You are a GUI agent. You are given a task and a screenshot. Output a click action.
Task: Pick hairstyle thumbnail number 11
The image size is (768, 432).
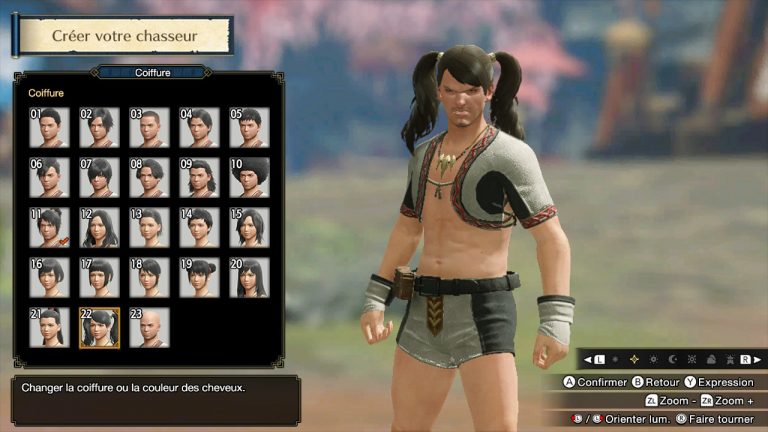coord(49,228)
